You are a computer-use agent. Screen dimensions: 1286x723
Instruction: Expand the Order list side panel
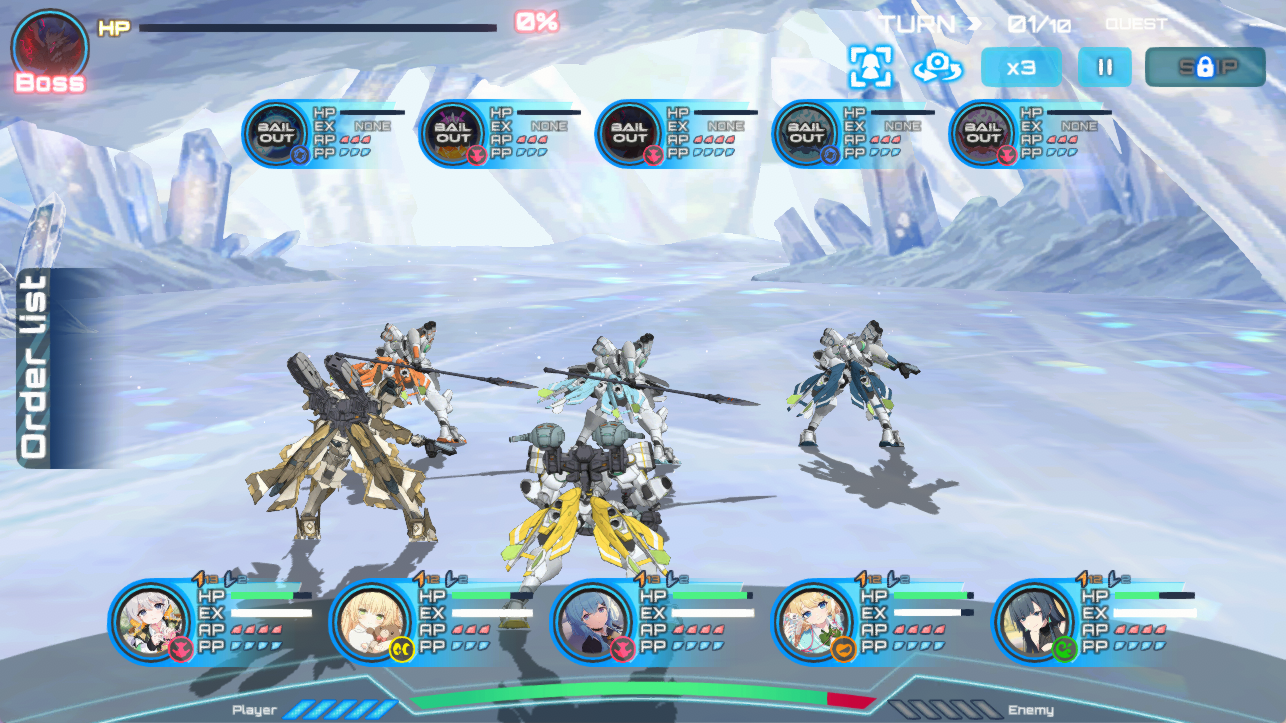click(35, 367)
